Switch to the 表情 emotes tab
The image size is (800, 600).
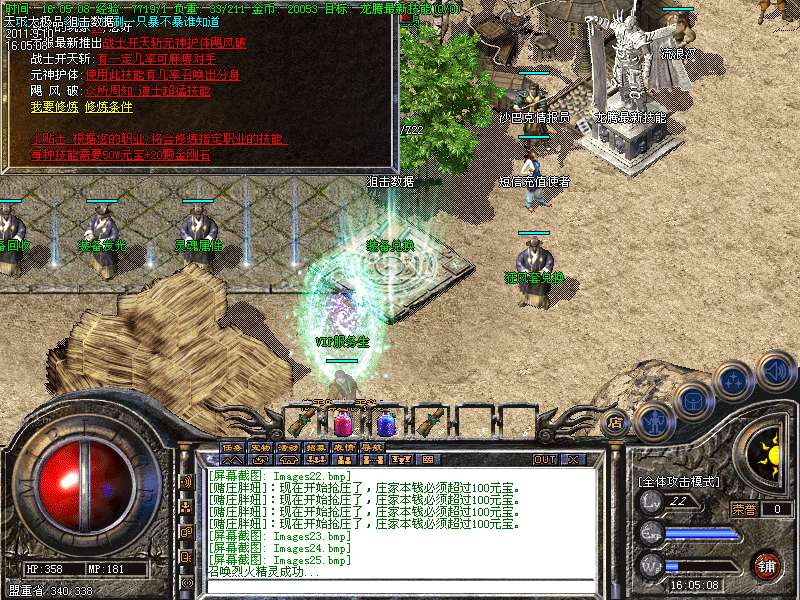[x=344, y=447]
